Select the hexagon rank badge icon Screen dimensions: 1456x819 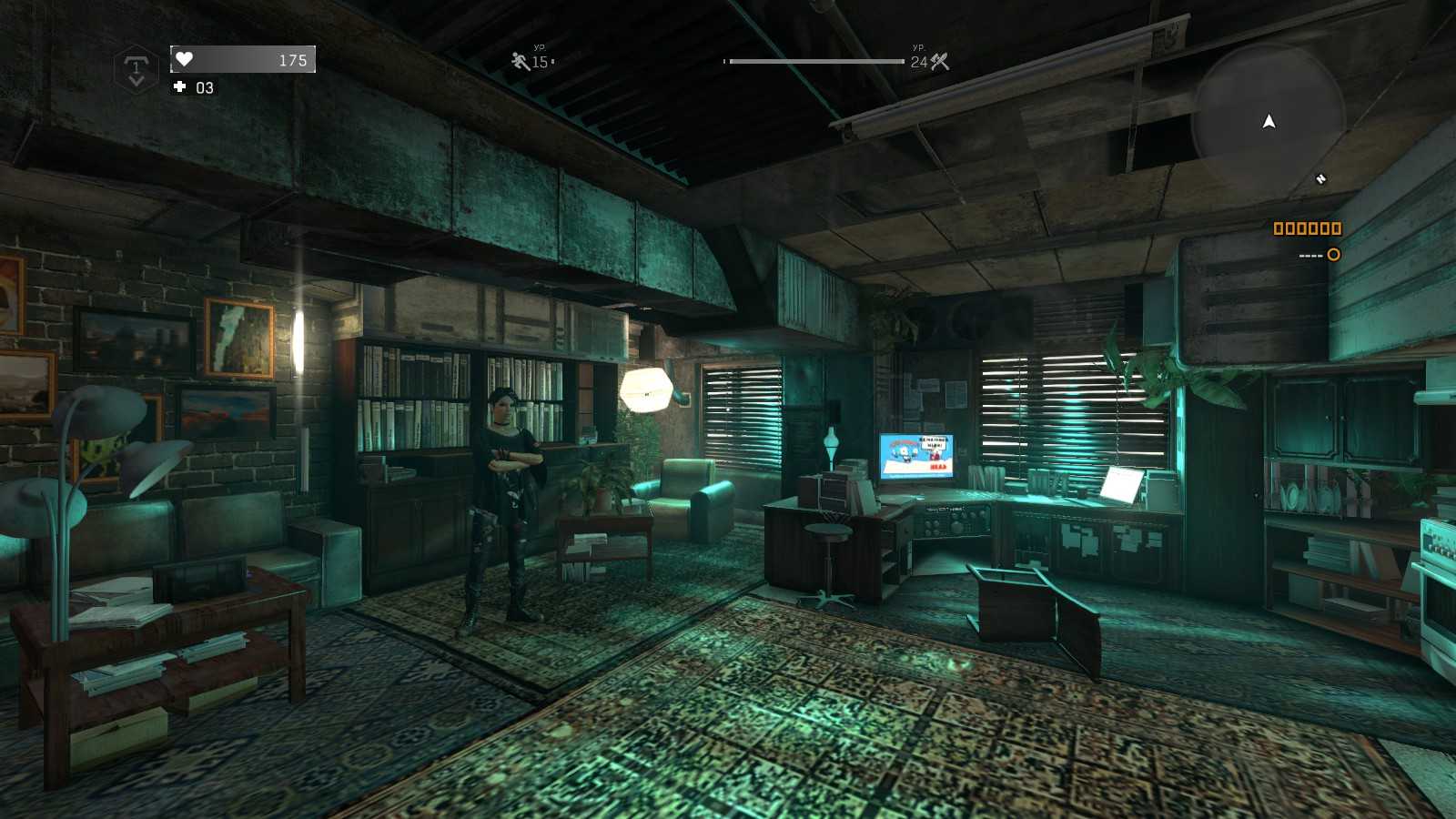coord(136,69)
